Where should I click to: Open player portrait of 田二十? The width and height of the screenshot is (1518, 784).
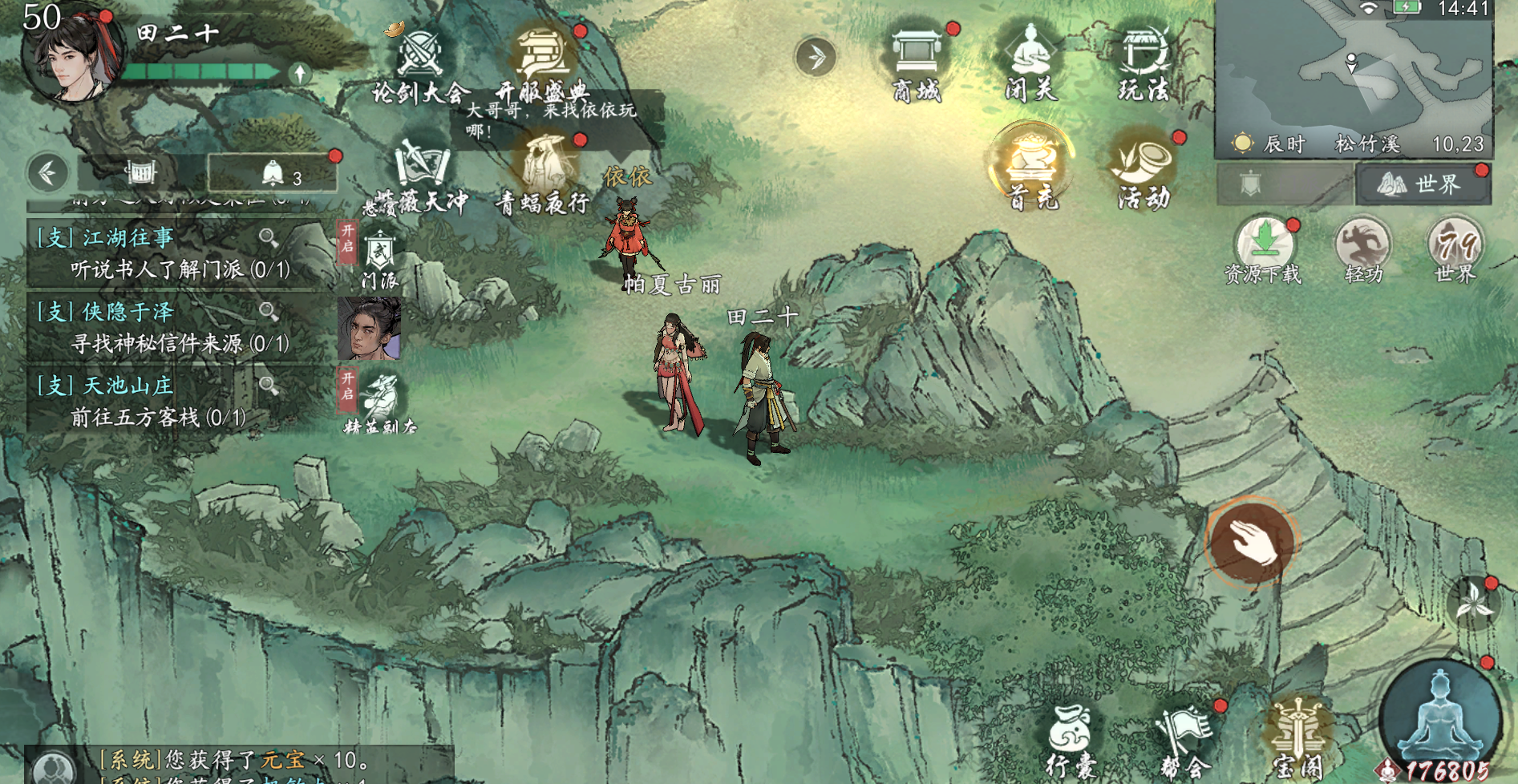point(72,56)
